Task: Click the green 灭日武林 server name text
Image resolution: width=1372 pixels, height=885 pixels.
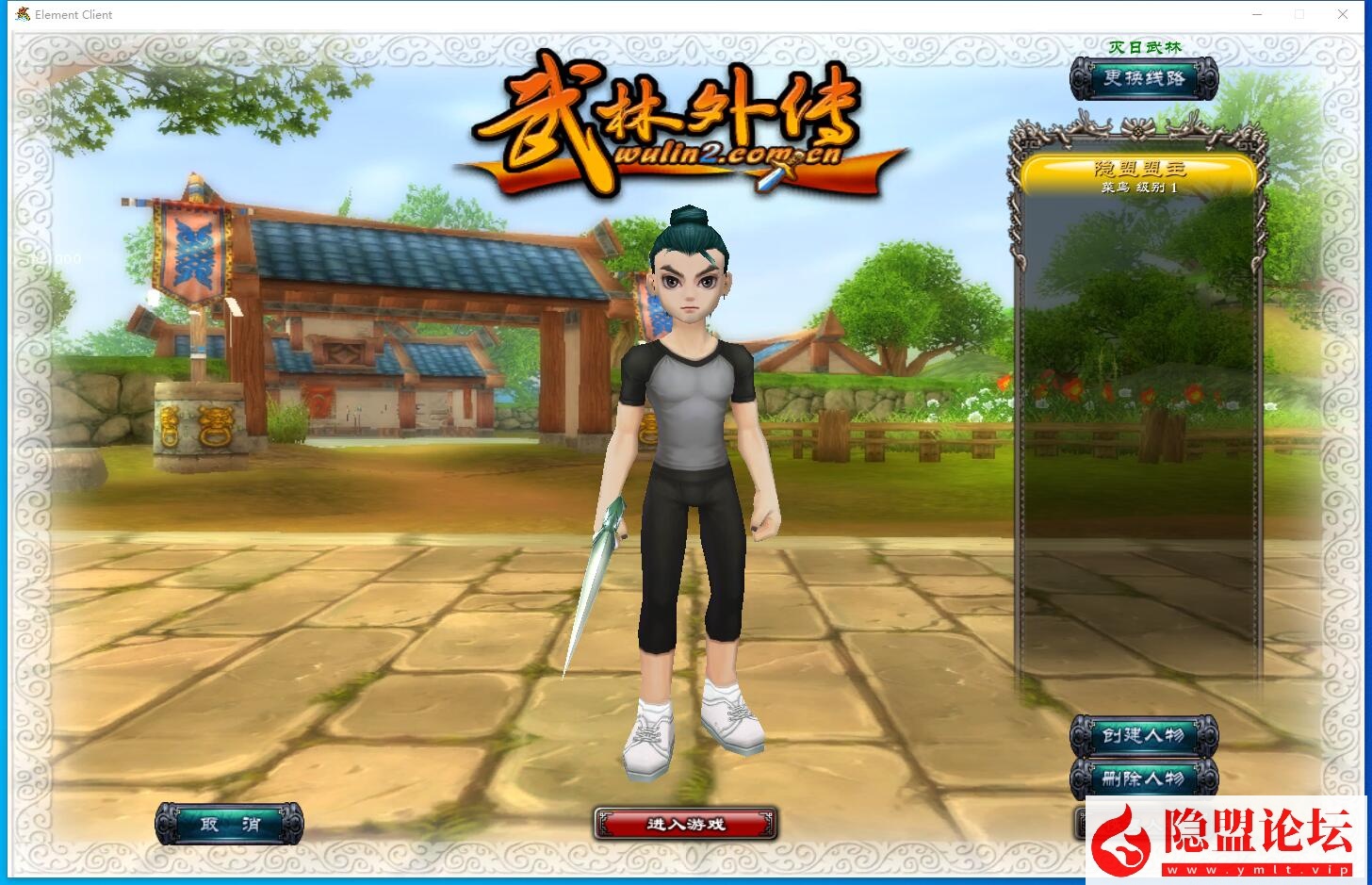Action: 1143,46
